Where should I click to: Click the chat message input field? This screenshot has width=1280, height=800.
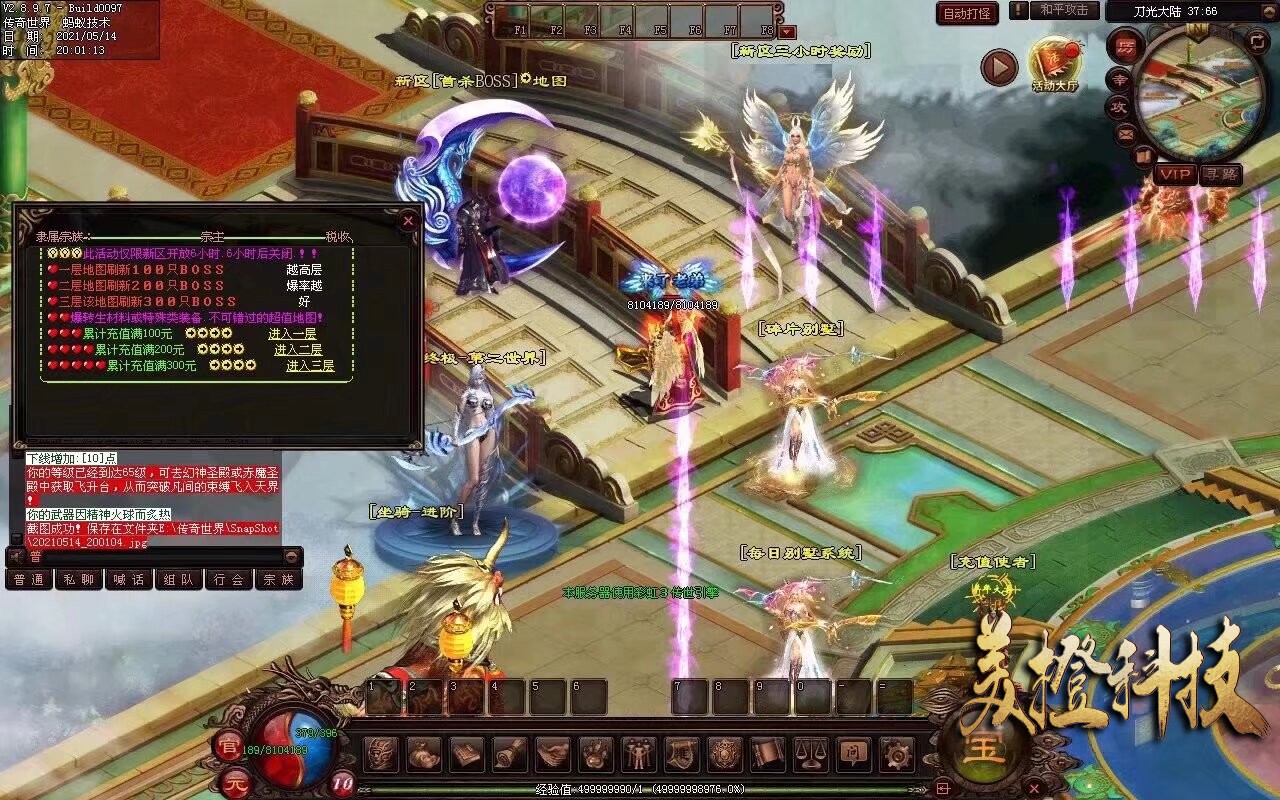click(160, 556)
